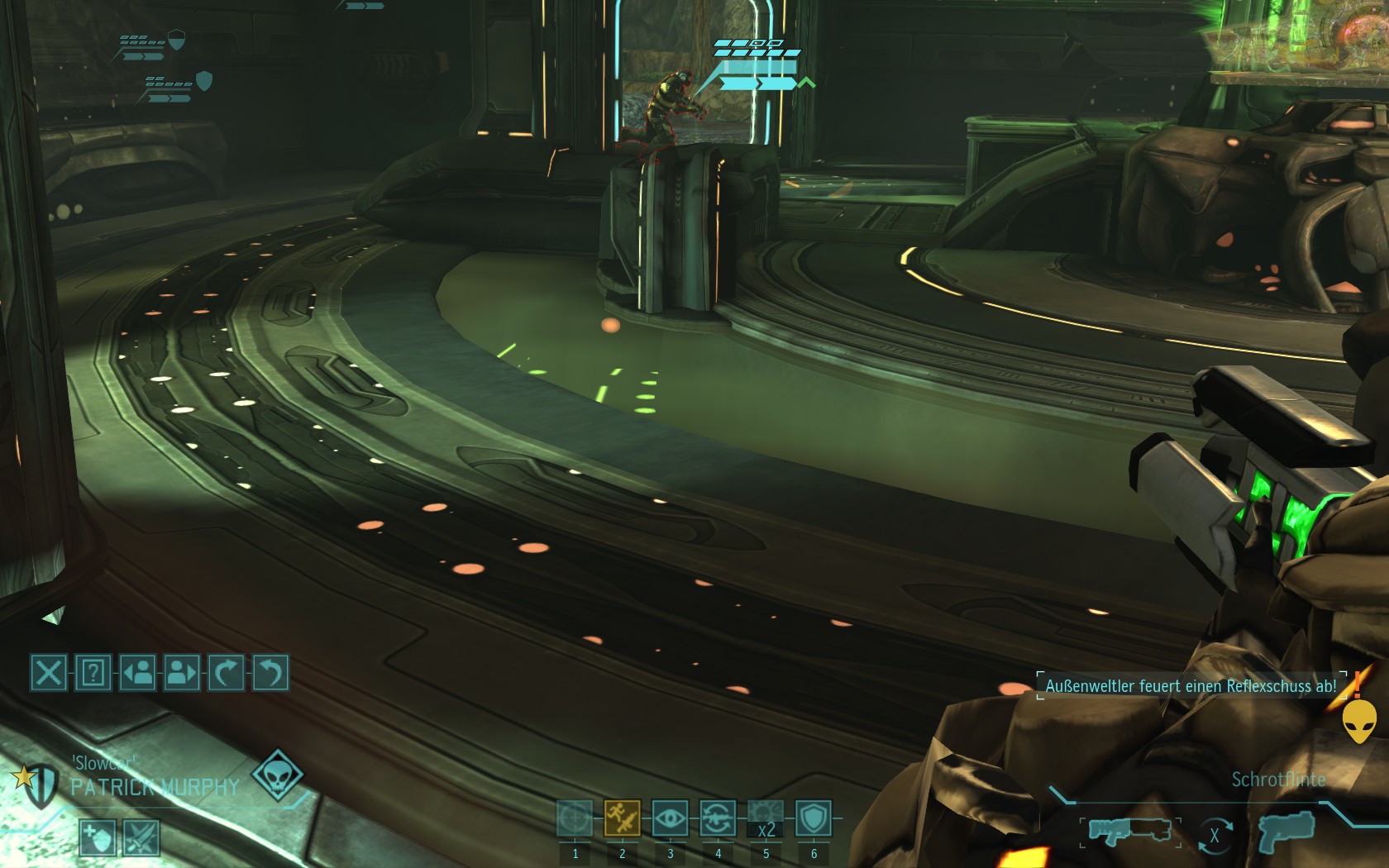Activate the Hunker Down shield ability

click(814, 818)
